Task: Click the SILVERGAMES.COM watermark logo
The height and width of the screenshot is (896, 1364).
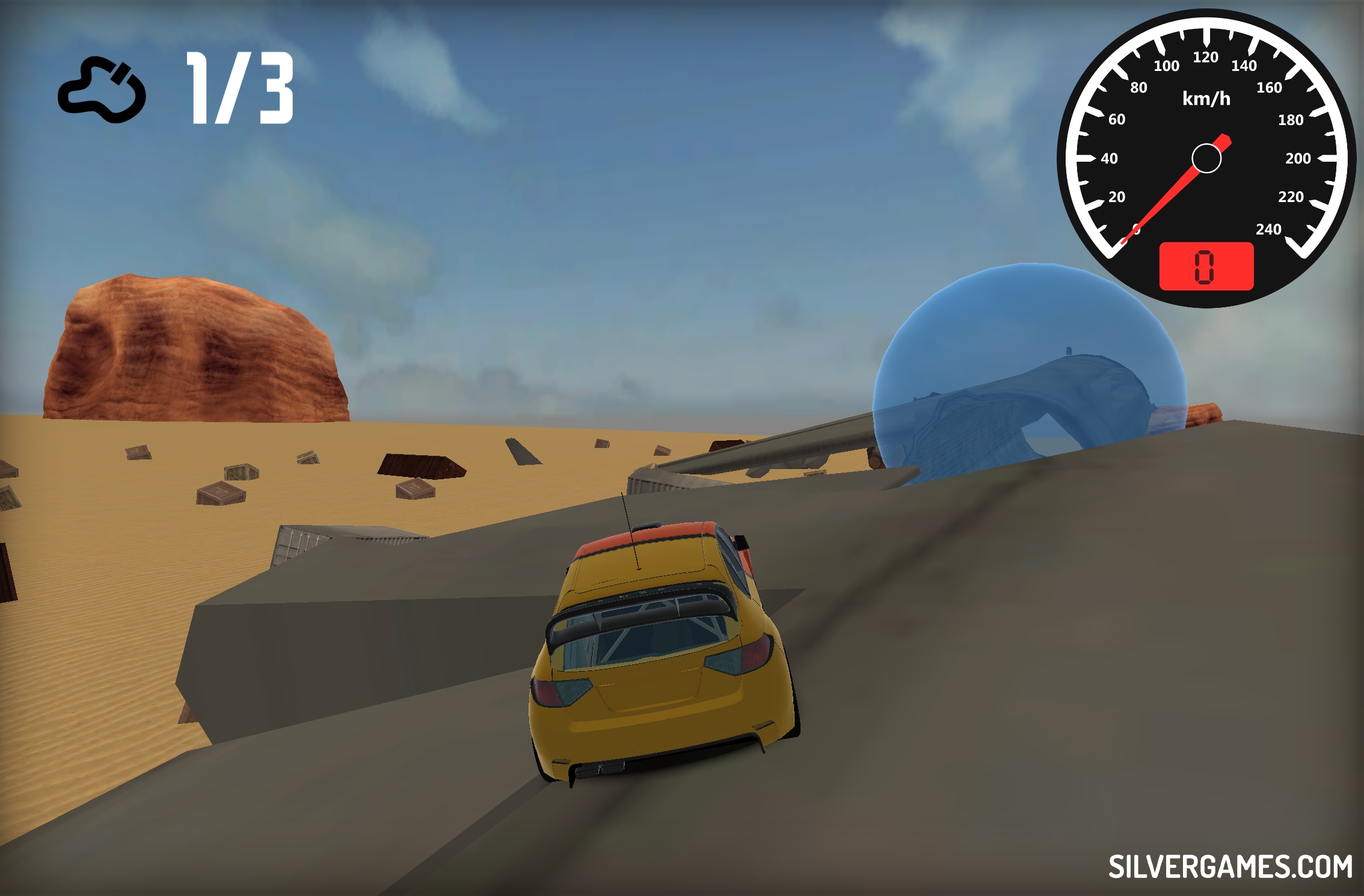Action: click(x=1230, y=867)
